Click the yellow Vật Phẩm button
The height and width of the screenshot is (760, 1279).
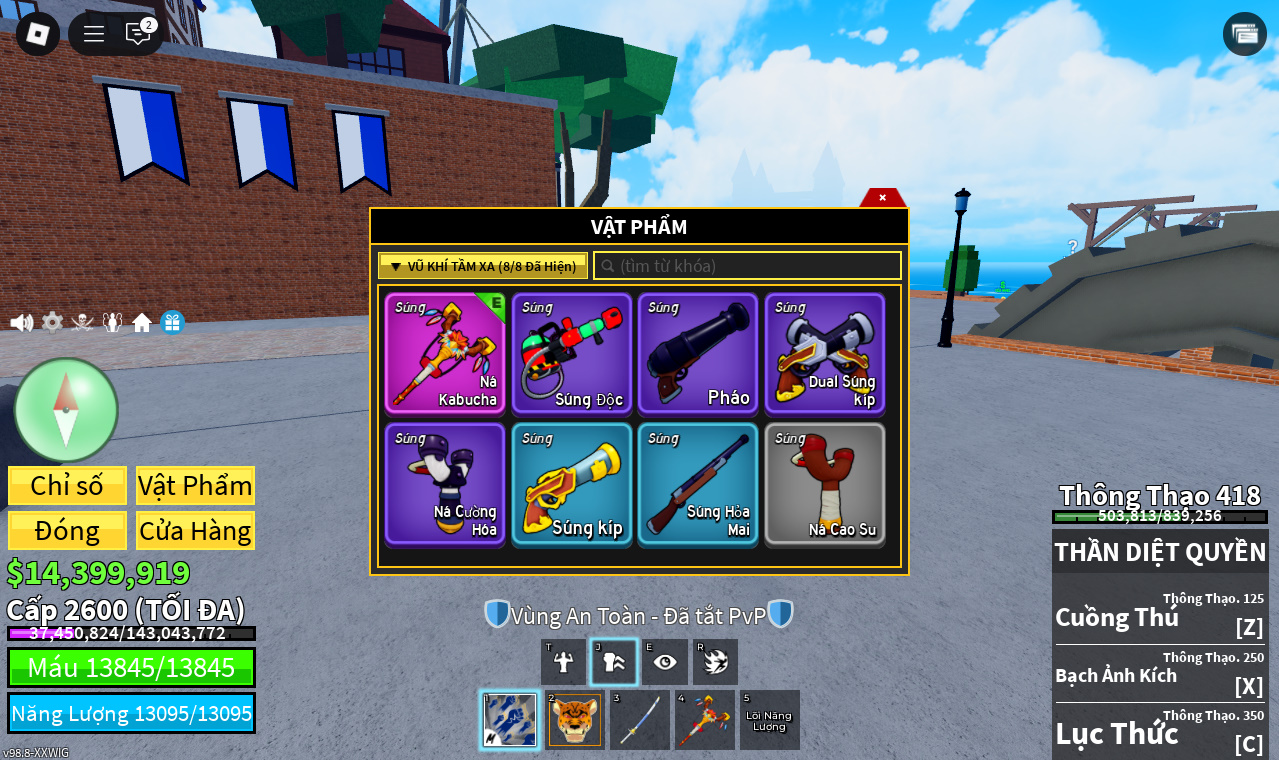(x=195, y=486)
